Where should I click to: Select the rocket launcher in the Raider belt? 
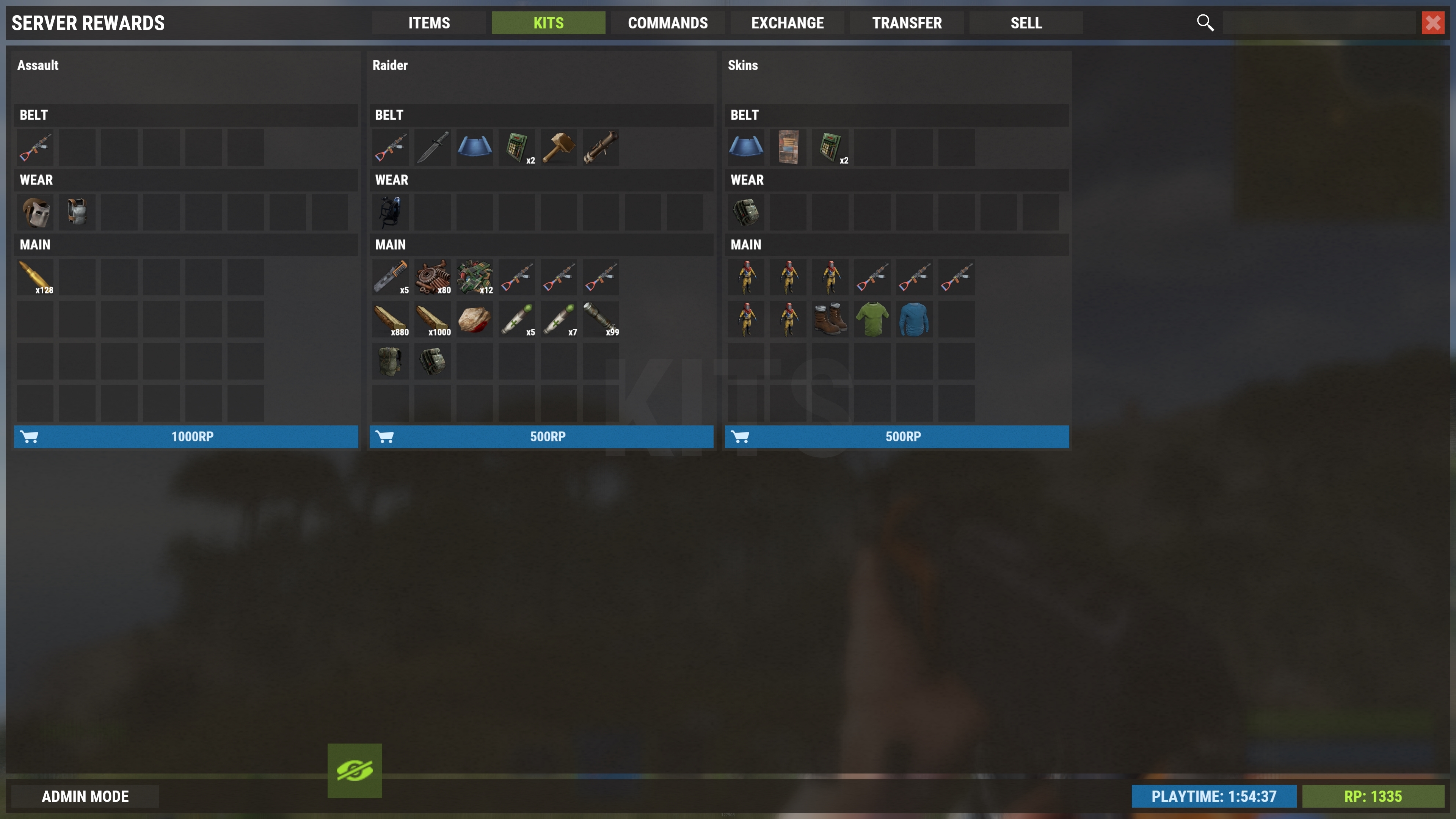(x=600, y=147)
